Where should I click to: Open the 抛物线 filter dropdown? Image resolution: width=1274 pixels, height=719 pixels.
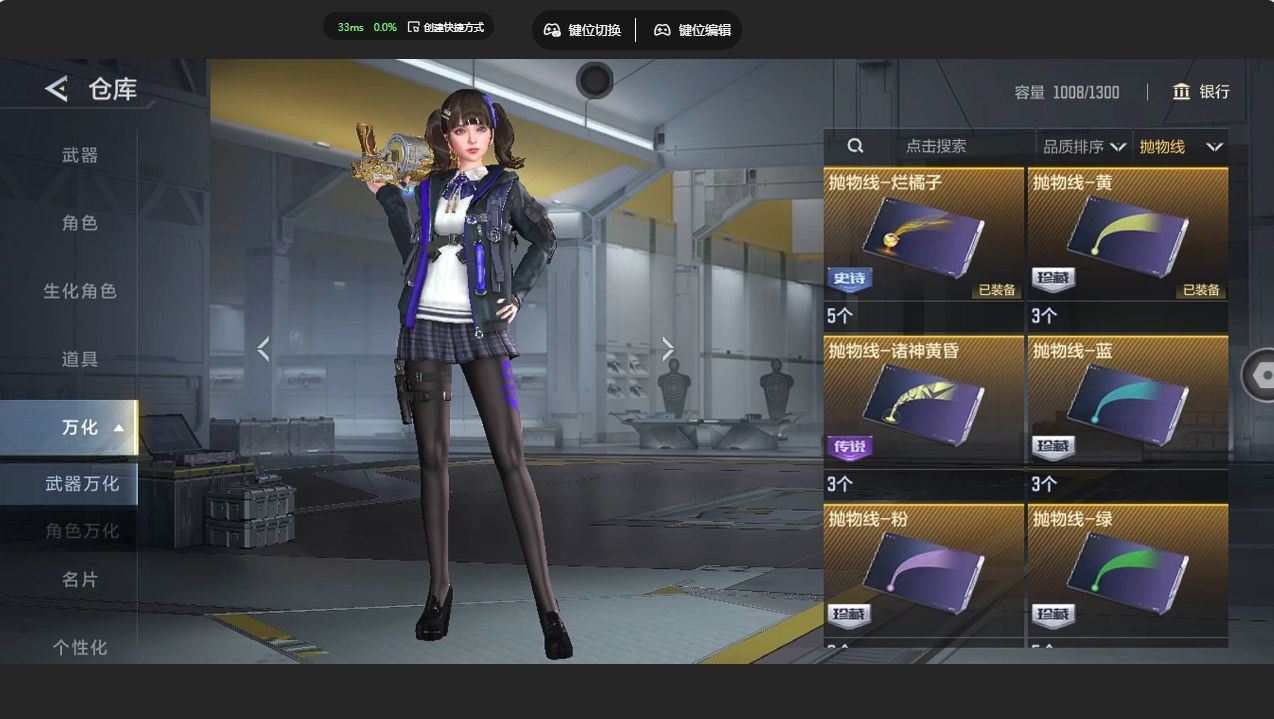(1180, 147)
